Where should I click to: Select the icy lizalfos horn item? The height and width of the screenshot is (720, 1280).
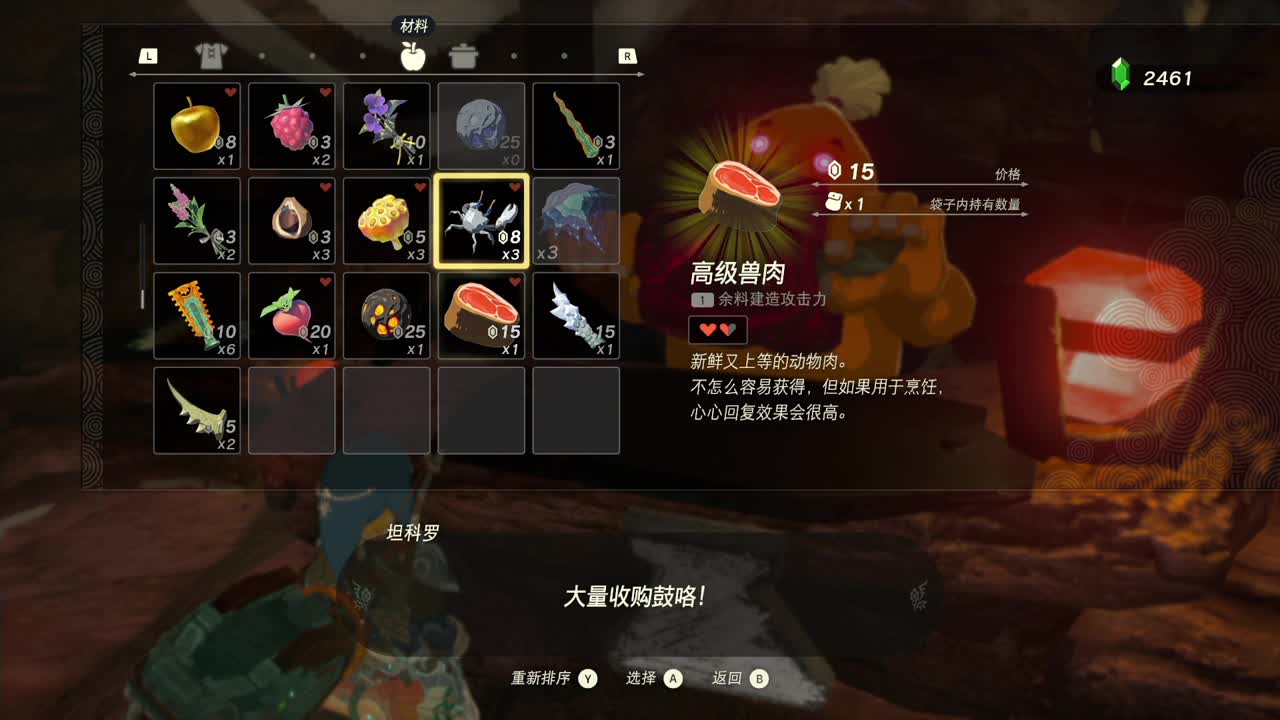pyautogui.click(x=576, y=315)
